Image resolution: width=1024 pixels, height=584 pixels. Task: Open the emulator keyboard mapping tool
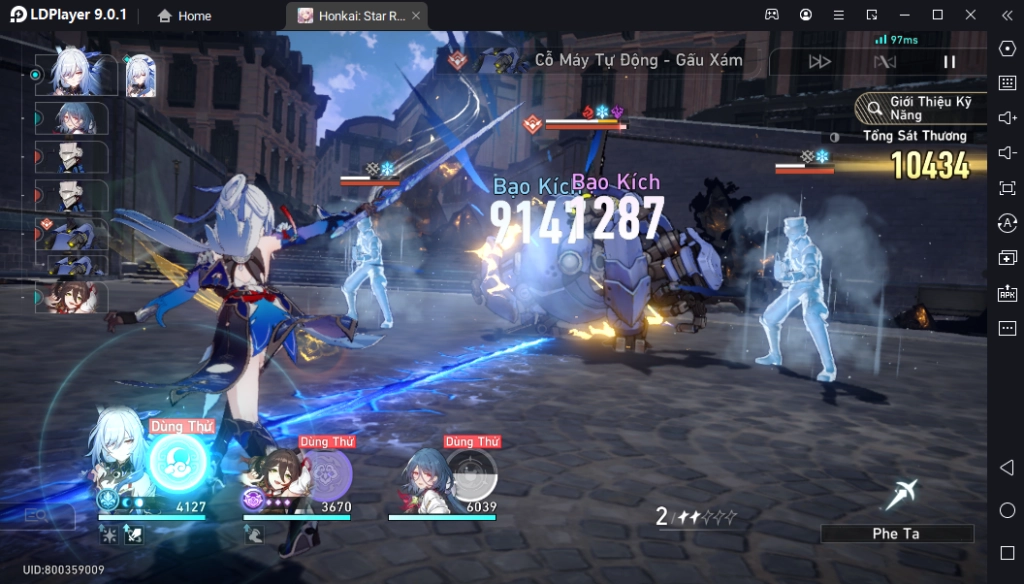click(x=1007, y=82)
